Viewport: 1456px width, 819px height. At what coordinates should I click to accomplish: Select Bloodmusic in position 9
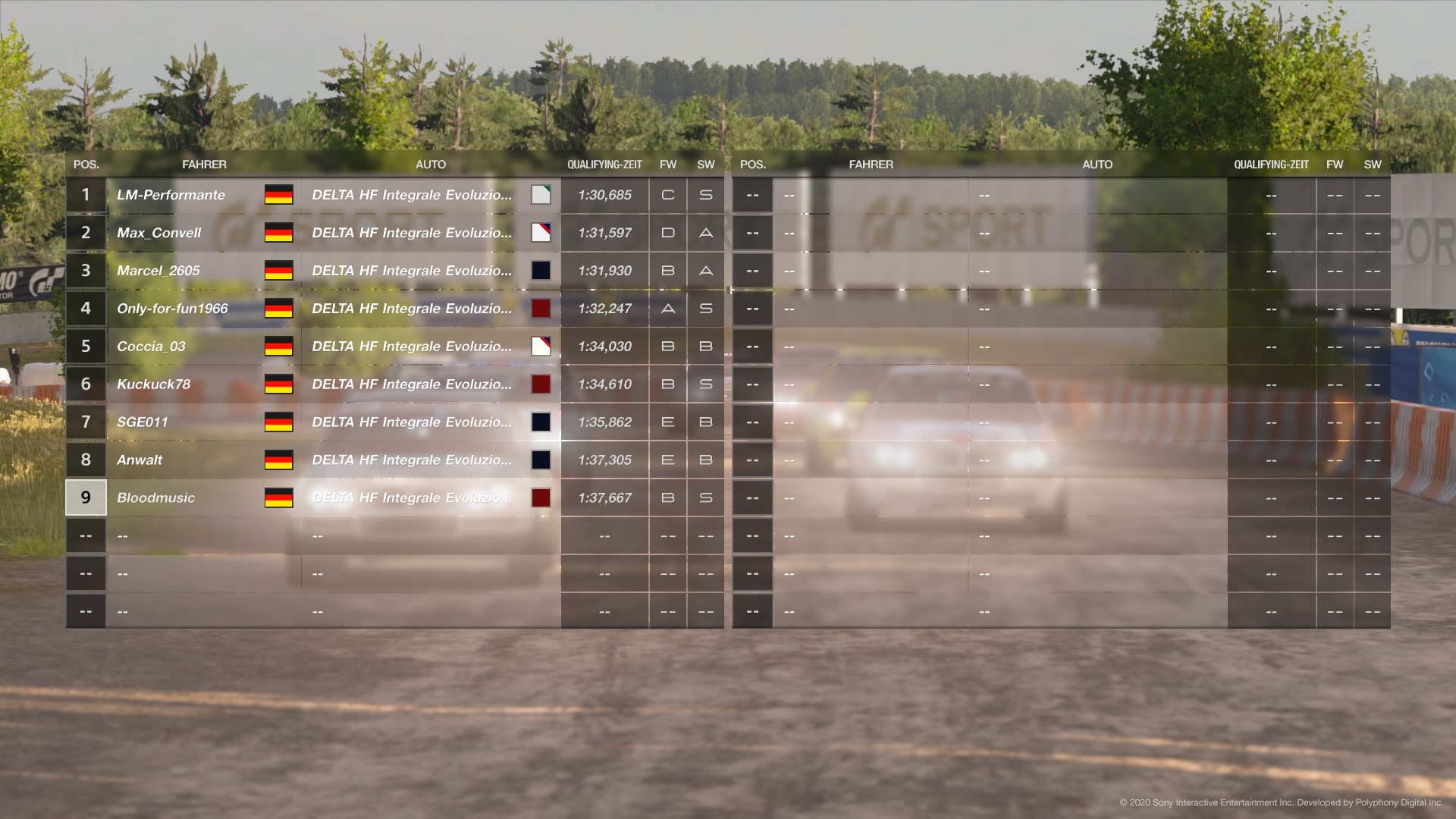[155, 498]
